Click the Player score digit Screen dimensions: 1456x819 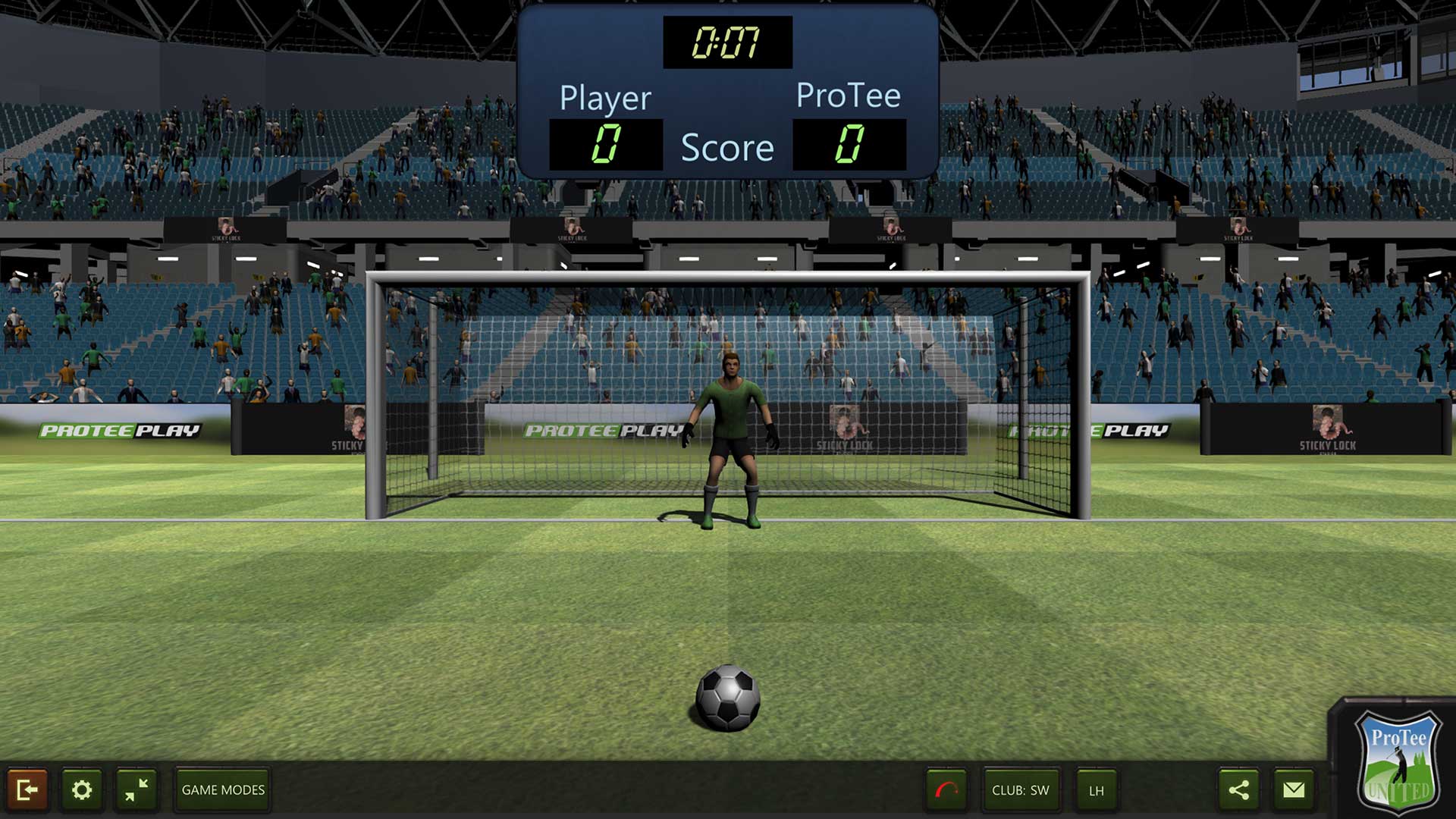606,145
